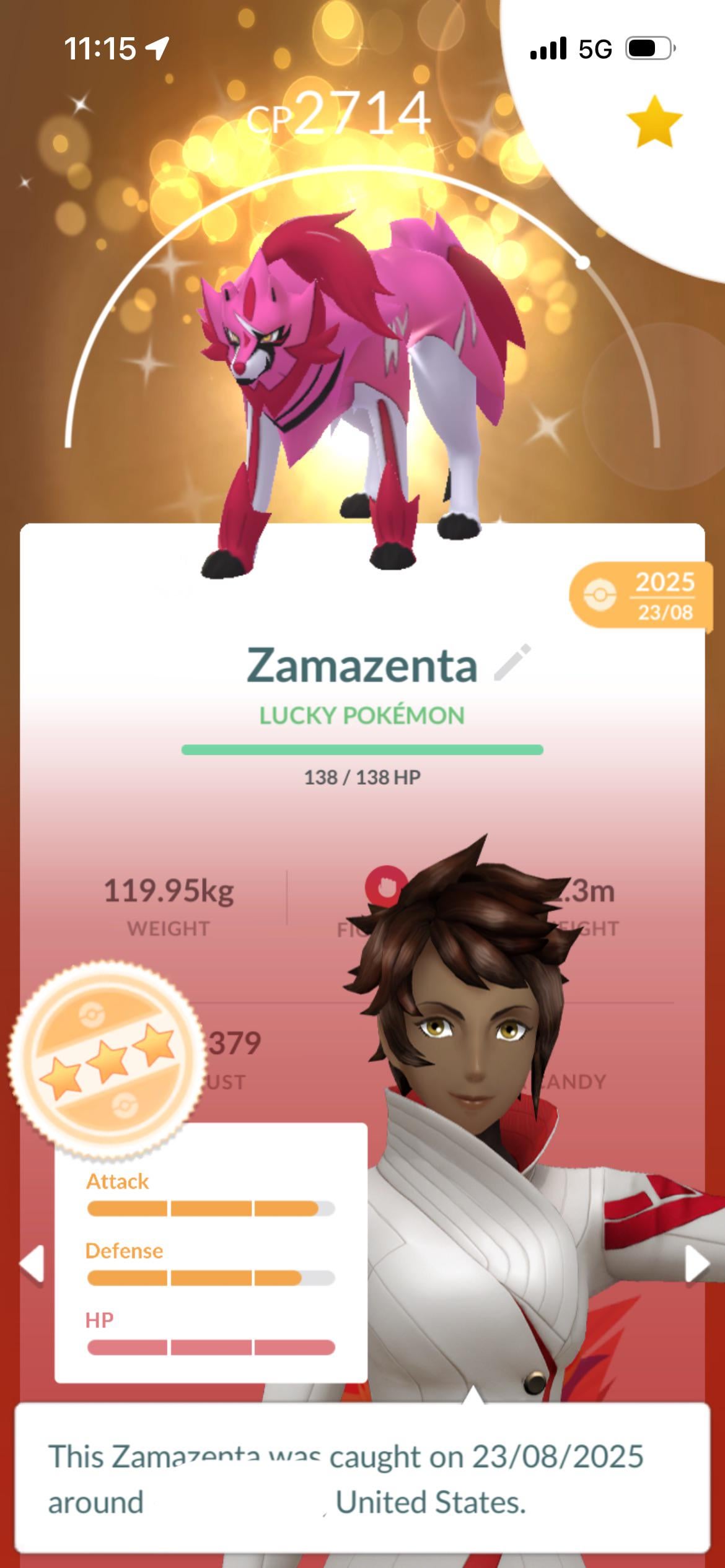Edit Zamazenta's nickname with the pencil icon
The image size is (725, 1568).
point(512,663)
